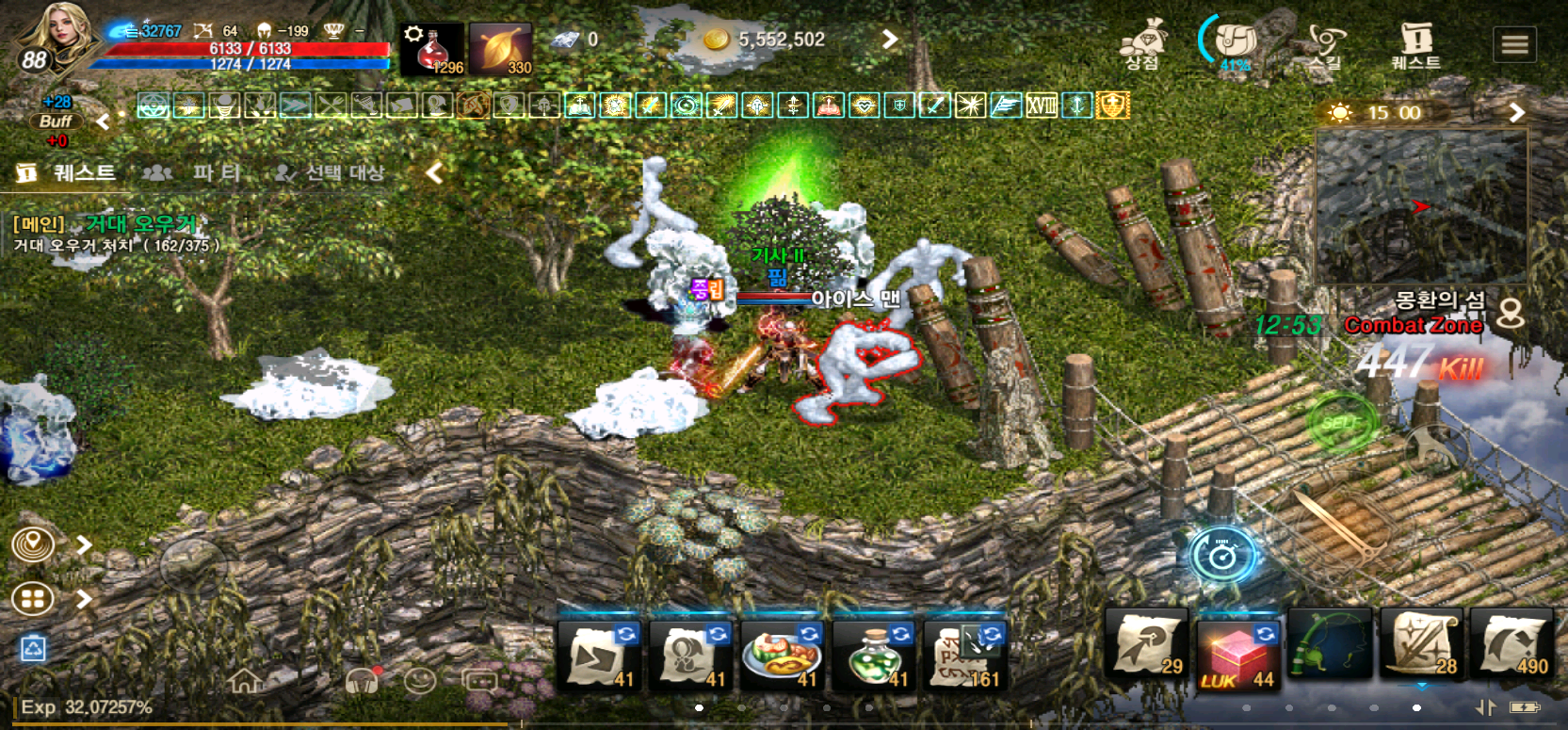
Task: Open the hamburger menu at top right
Action: point(1515,42)
